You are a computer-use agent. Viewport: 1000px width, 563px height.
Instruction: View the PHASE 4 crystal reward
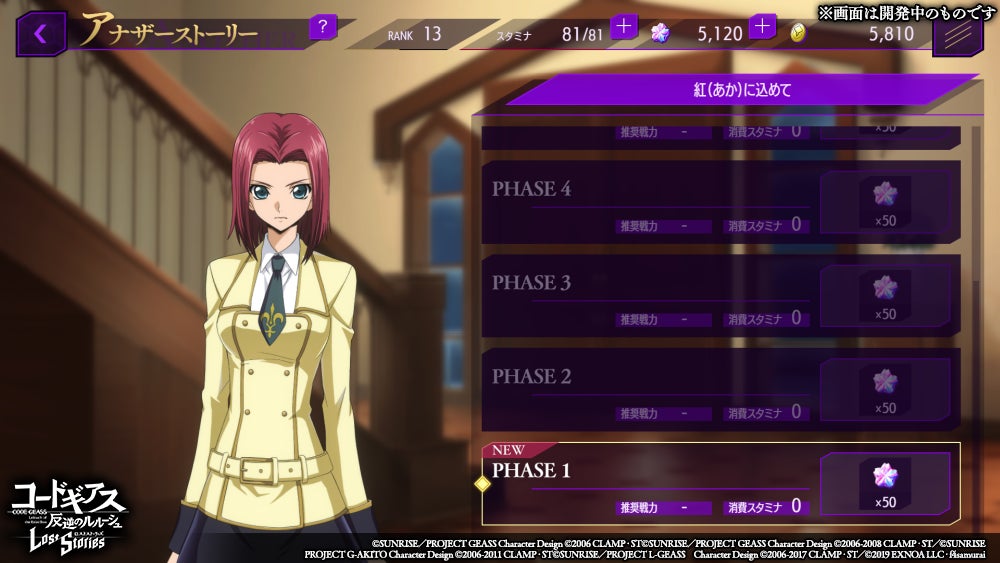885,201
